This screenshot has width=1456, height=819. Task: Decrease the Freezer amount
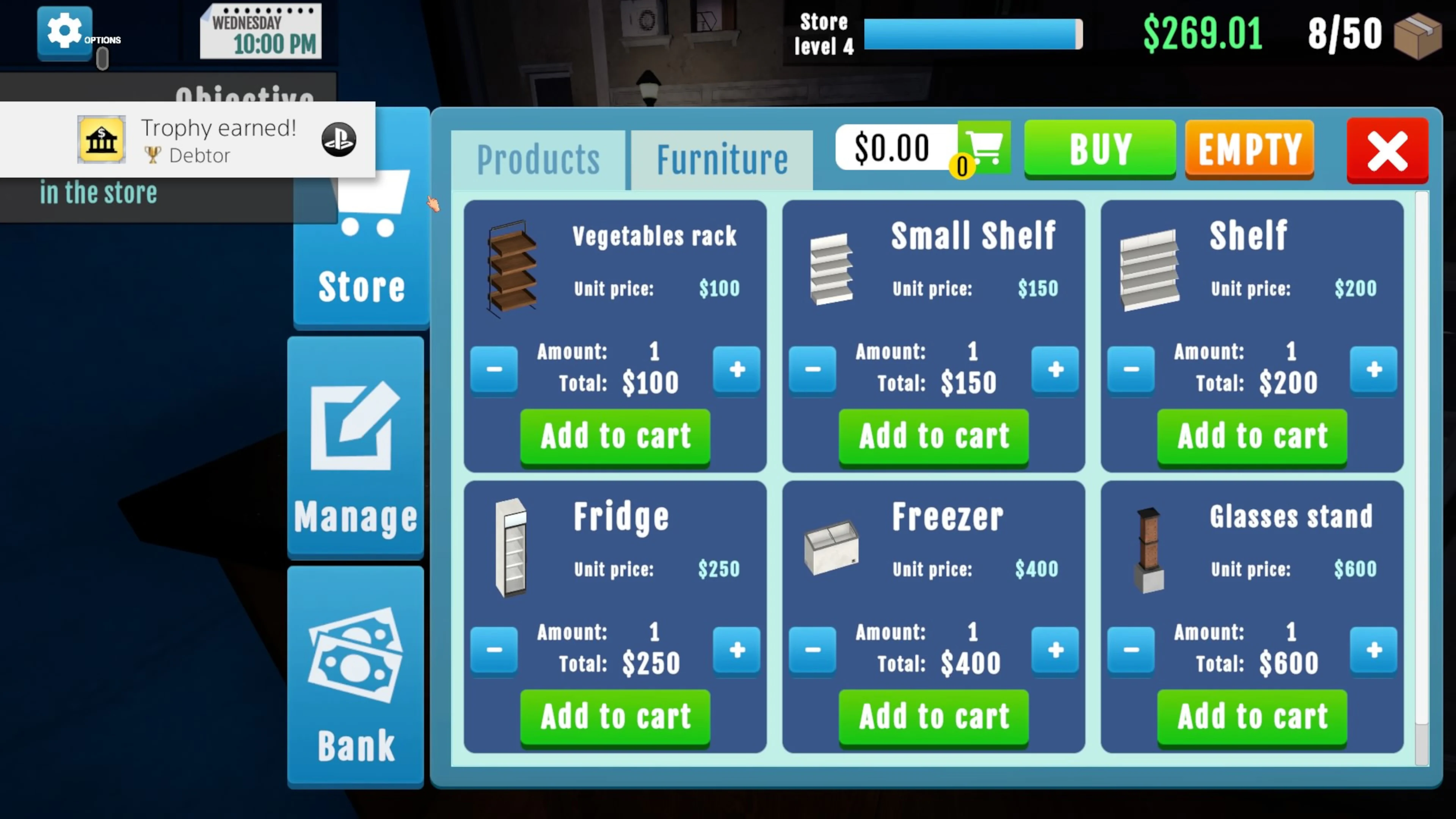coord(813,650)
